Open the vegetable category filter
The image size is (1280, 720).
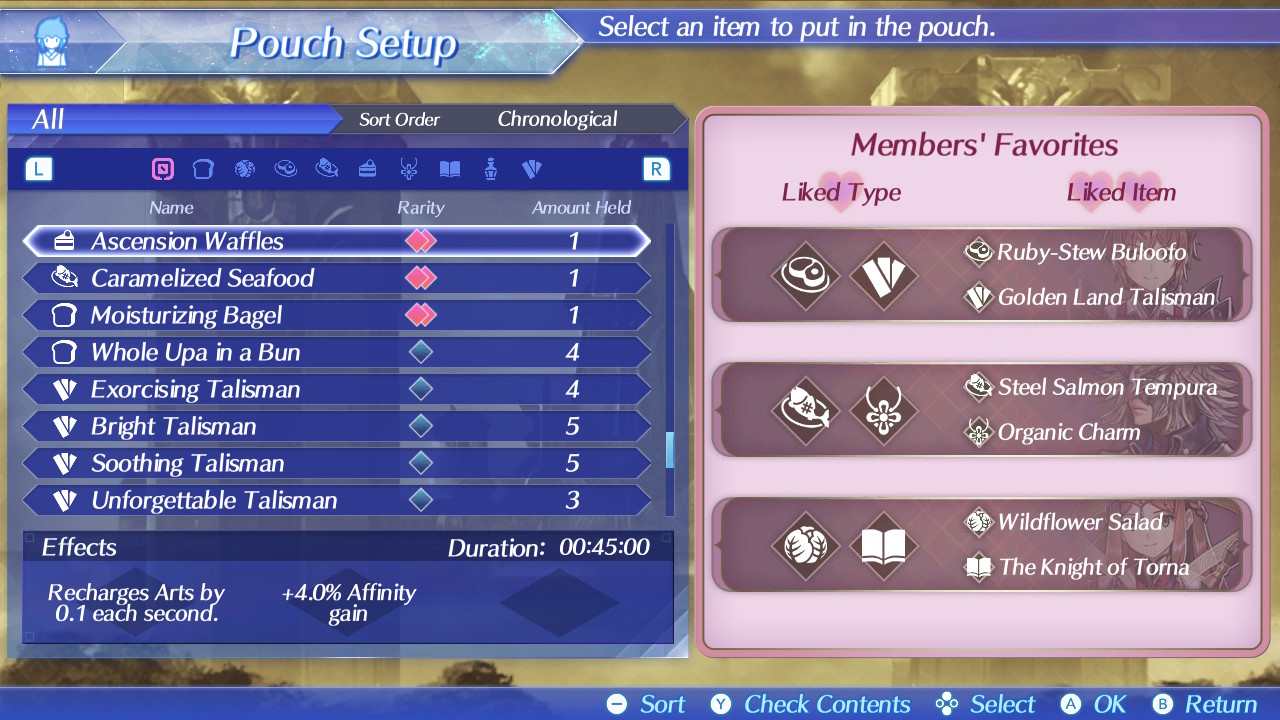coord(244,169)
